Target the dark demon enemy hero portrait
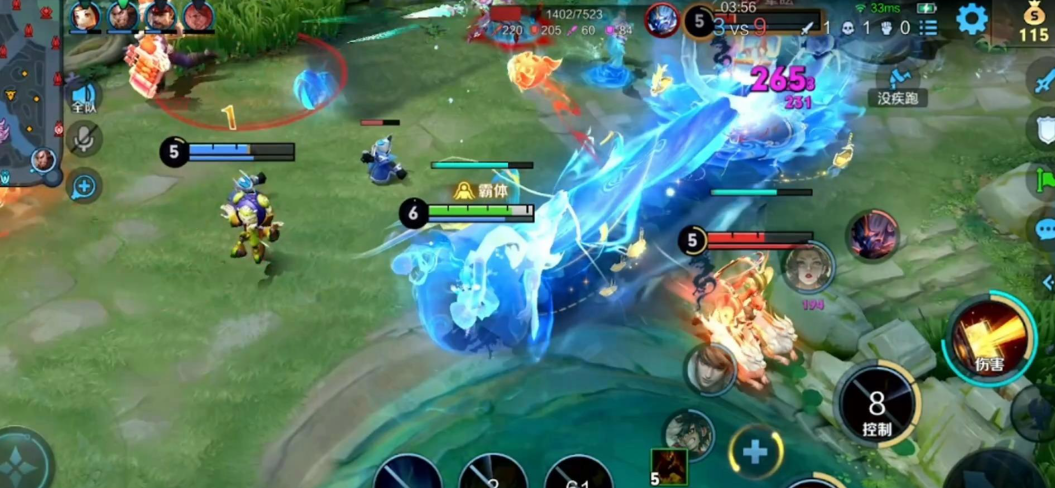Viewport: 1055px width, 488px height. pyautogui.click(x=872, y=236)
